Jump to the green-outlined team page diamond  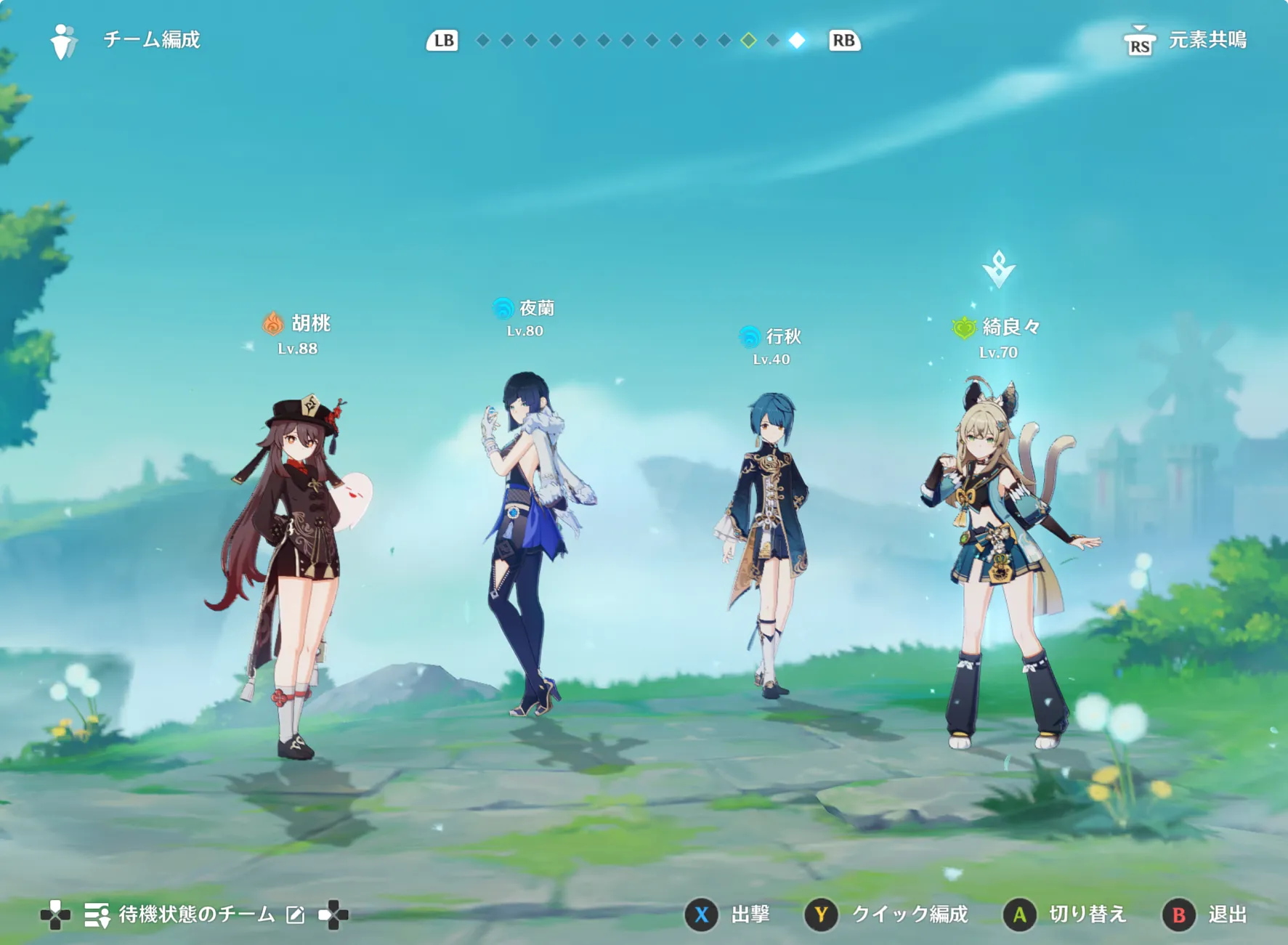coord(748,41)
